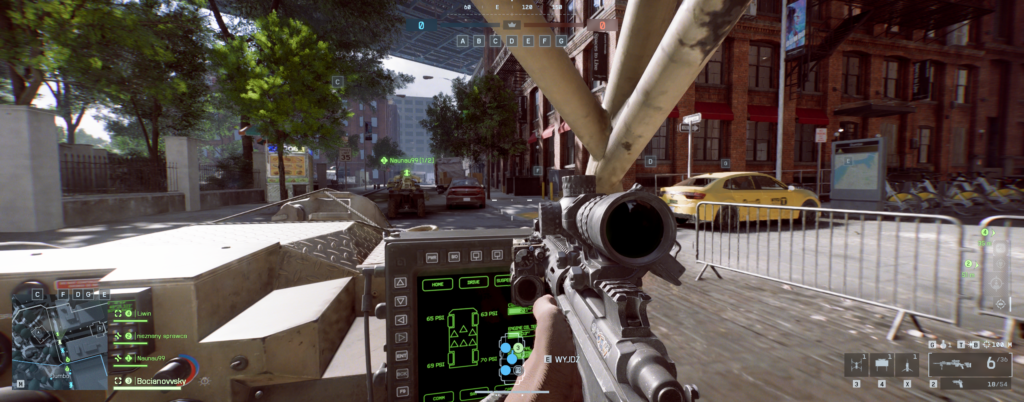This screenshot has height=402, width=1024.
Task: Select the rocket gadget slot
Action: 906,365
